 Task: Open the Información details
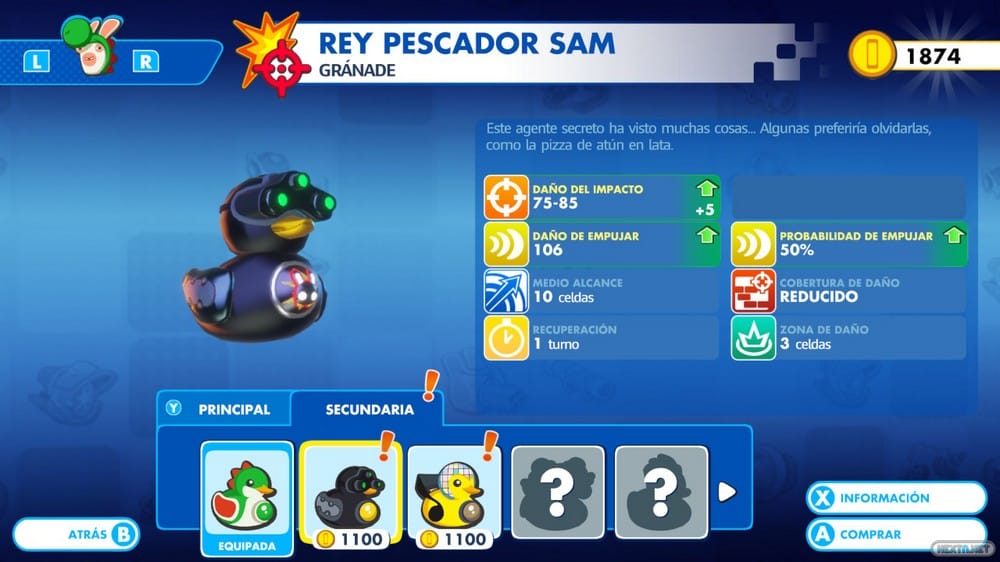897,498
